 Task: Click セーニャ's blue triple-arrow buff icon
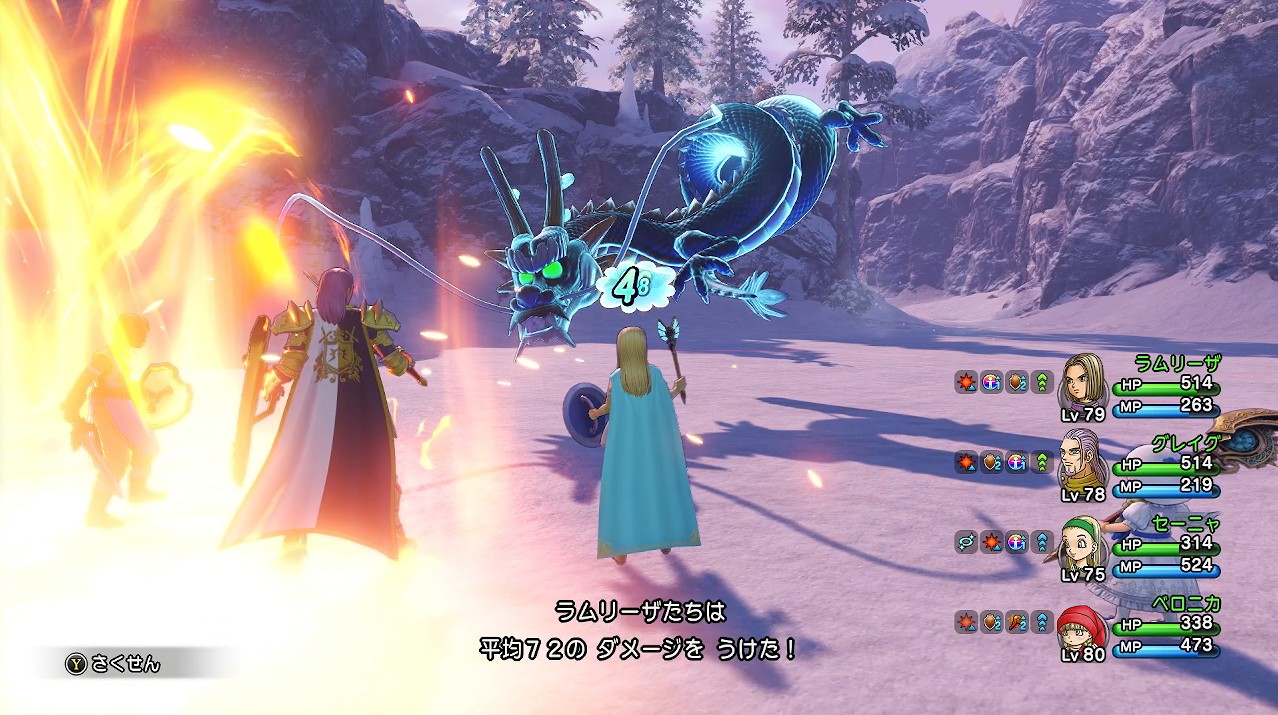point(1043,541)
